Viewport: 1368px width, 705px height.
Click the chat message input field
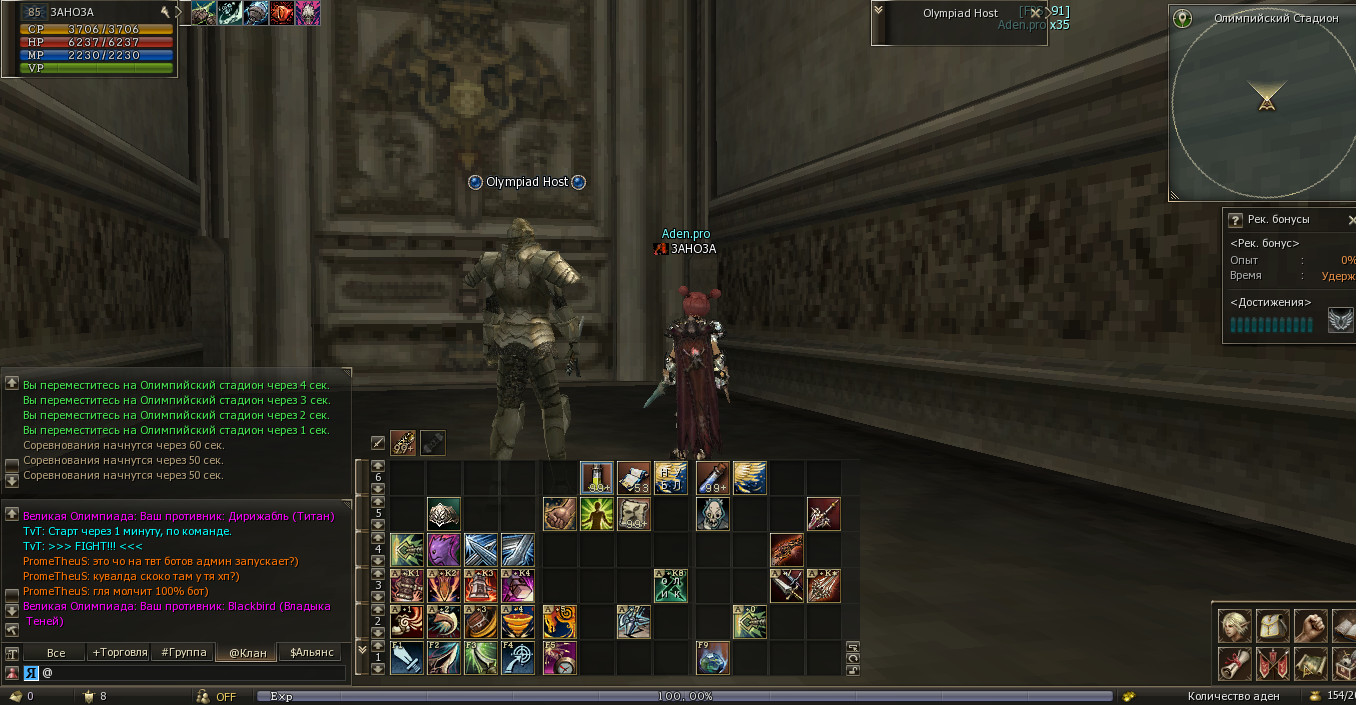coord(195,673)
